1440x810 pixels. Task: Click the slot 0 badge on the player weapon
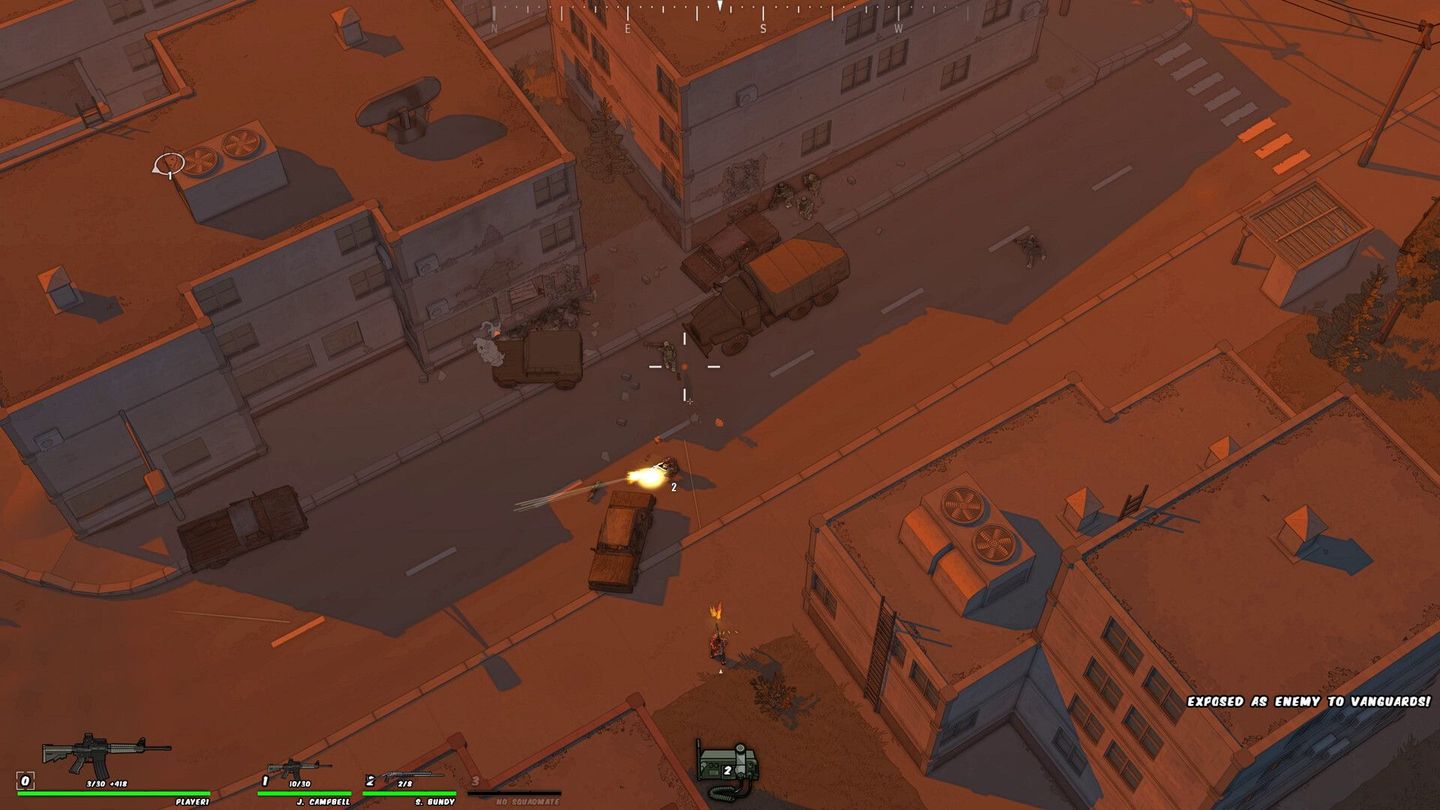24,783
